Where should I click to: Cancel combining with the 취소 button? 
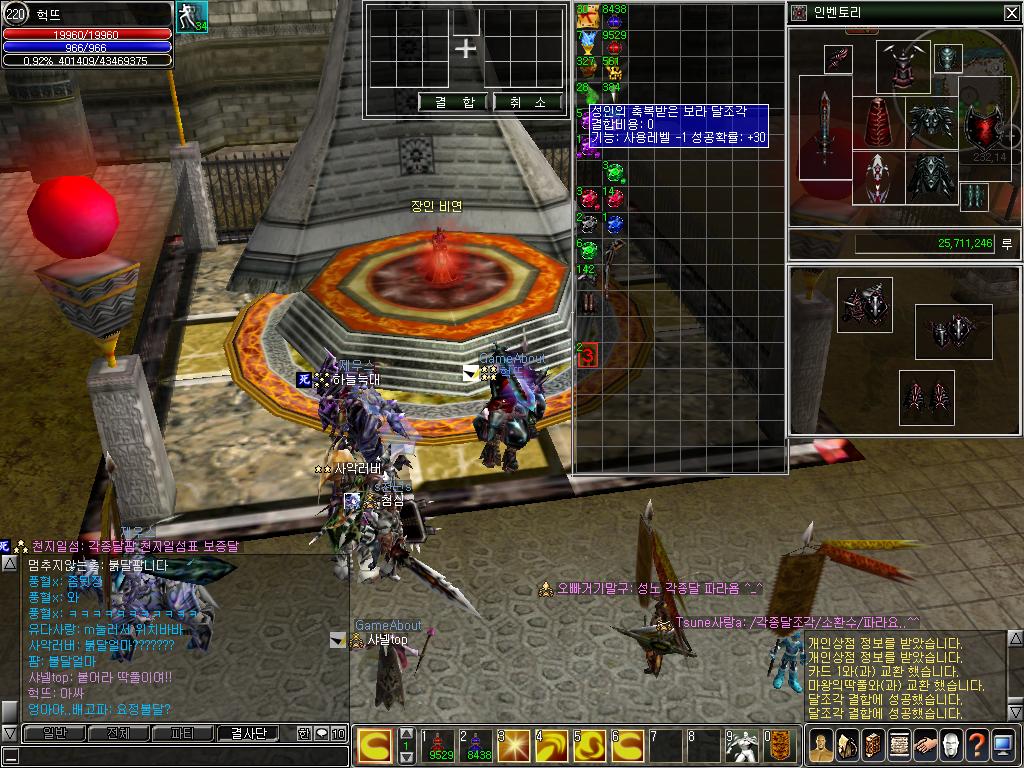tap(527, 102)
